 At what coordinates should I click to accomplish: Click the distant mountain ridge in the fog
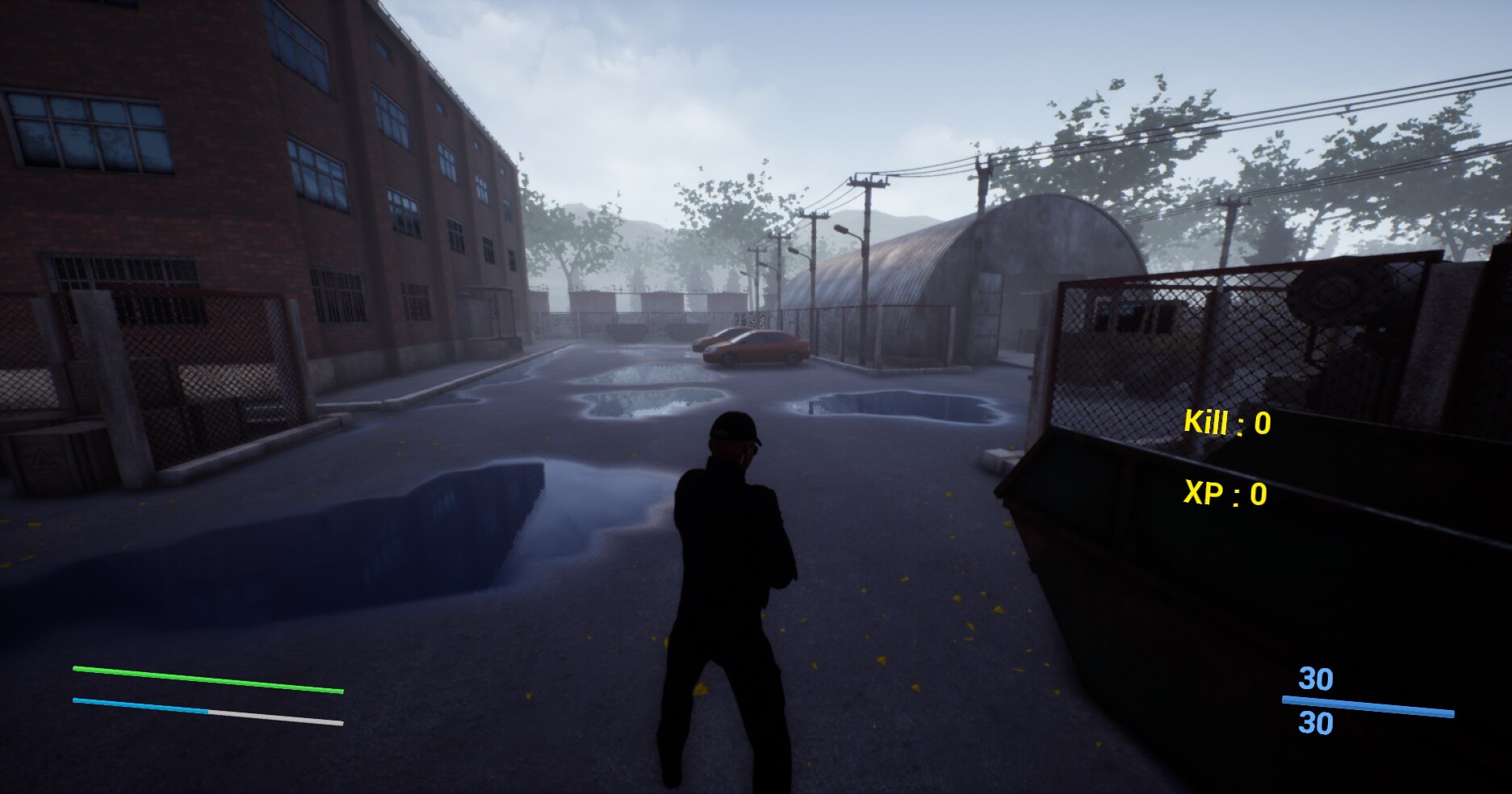[x=896, y=218]
